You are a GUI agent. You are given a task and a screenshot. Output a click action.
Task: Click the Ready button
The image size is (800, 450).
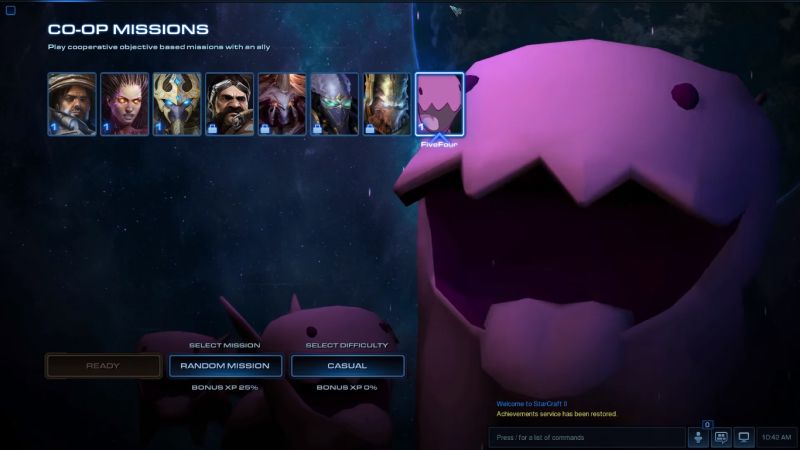coord(103,366)
